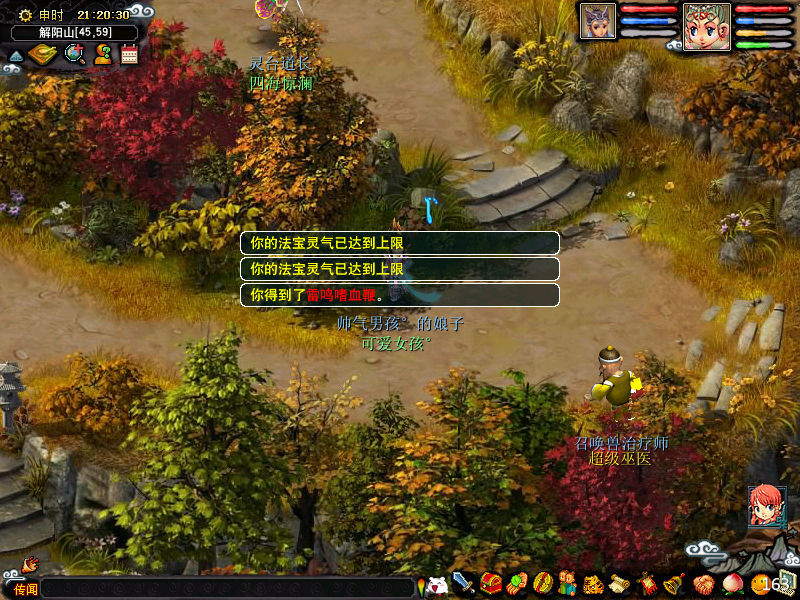Open the tiger head pet icon
Image resolution: width=800 pixels, height=600 pixels.
[594, 583]
